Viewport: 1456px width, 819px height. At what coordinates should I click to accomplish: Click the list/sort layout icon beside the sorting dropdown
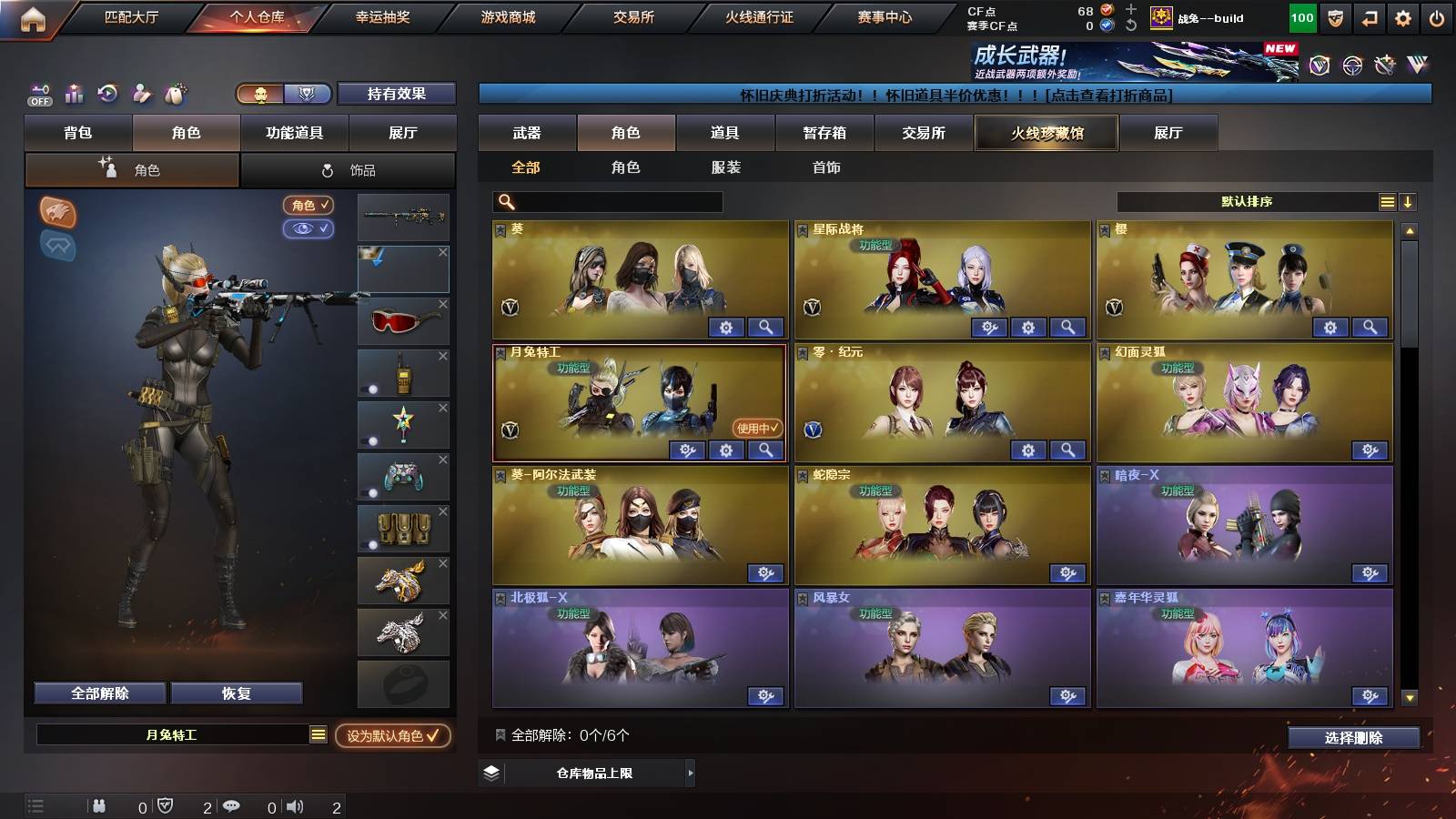(x=1387, y=201)
